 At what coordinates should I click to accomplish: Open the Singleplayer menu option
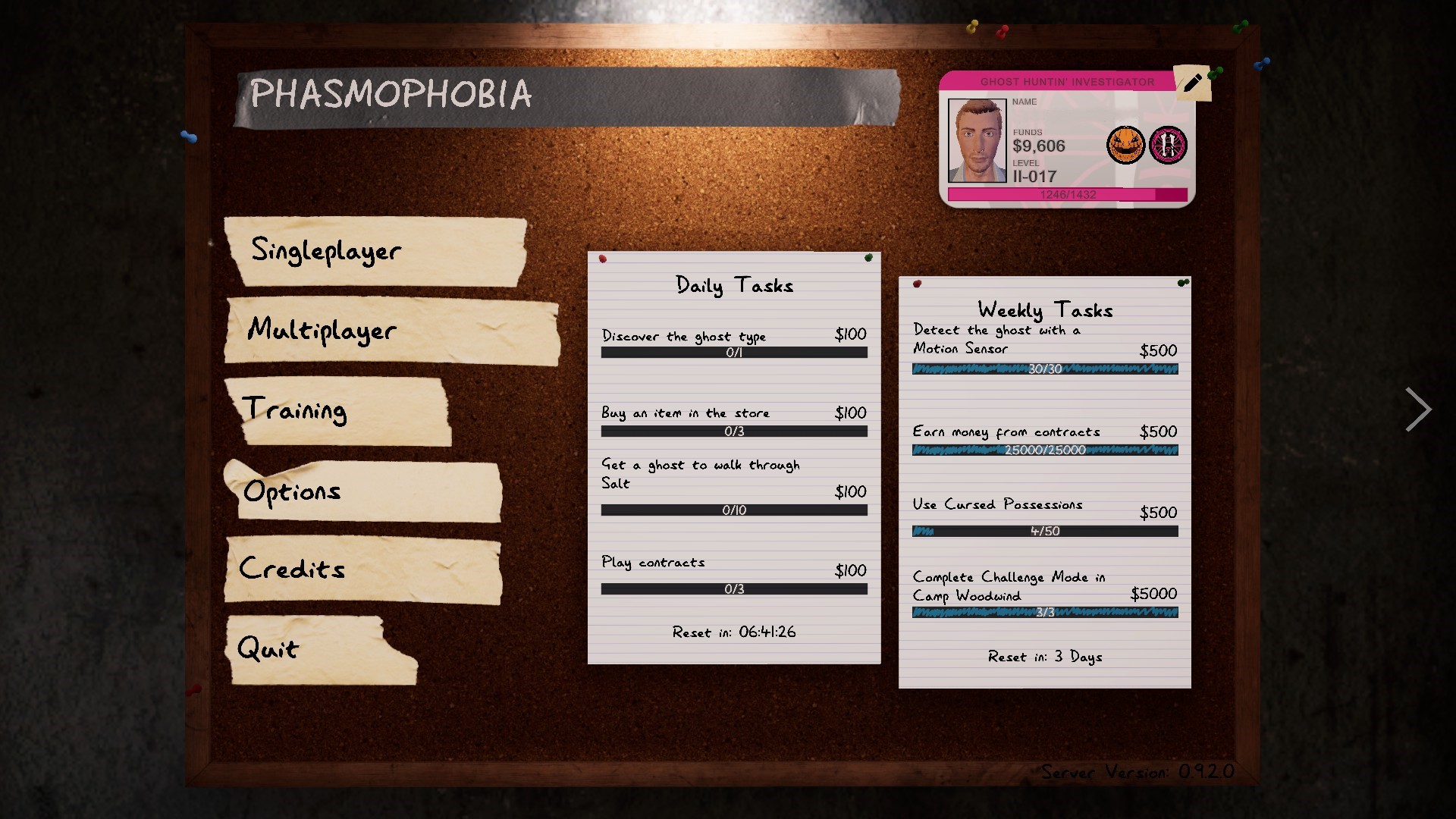(326, 251)
